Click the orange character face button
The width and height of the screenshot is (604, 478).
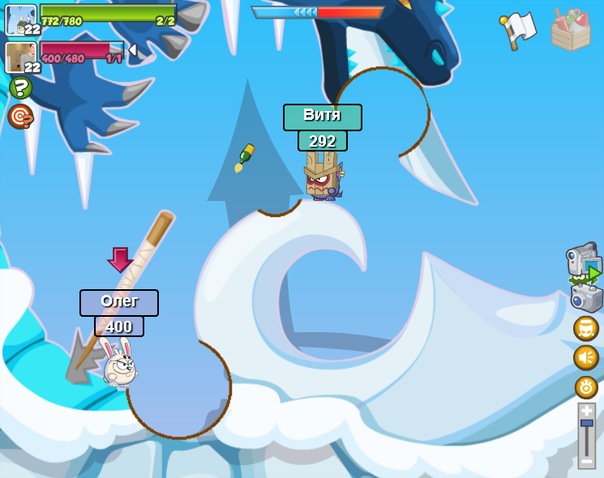586,328
